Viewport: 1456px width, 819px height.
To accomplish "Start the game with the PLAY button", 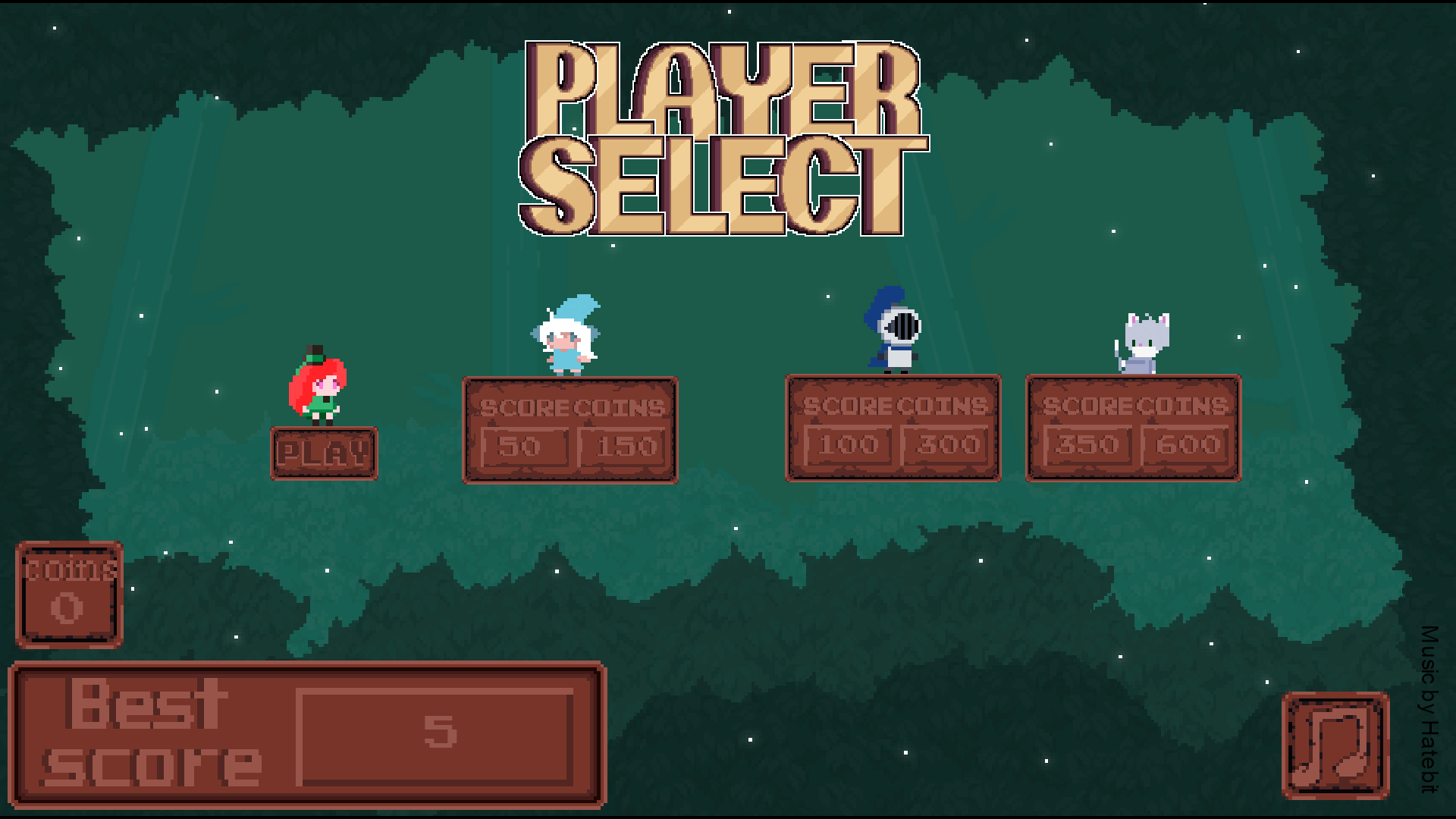I will click(324, 453).
